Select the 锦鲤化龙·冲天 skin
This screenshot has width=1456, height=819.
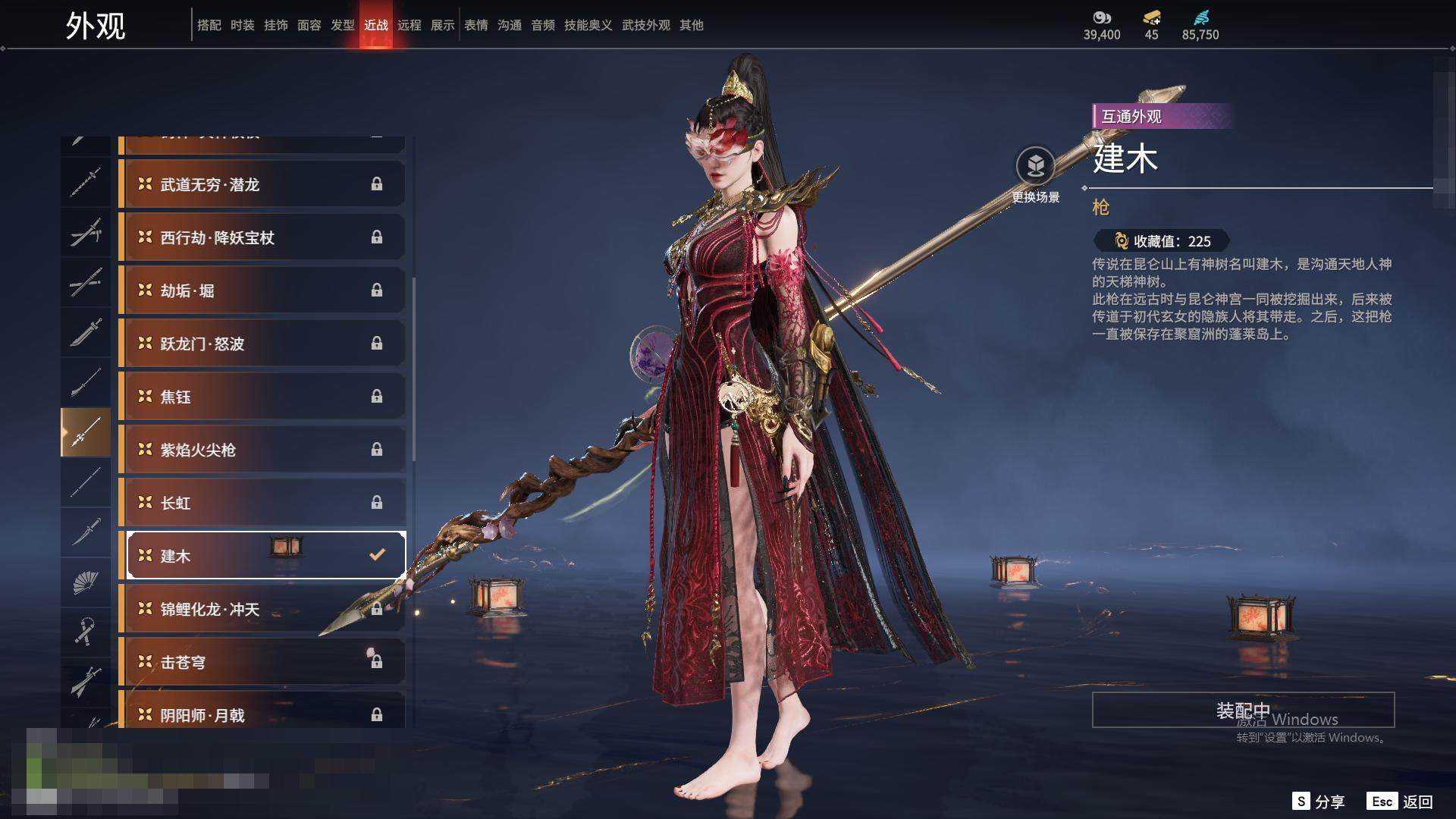[x=262, y=609]
